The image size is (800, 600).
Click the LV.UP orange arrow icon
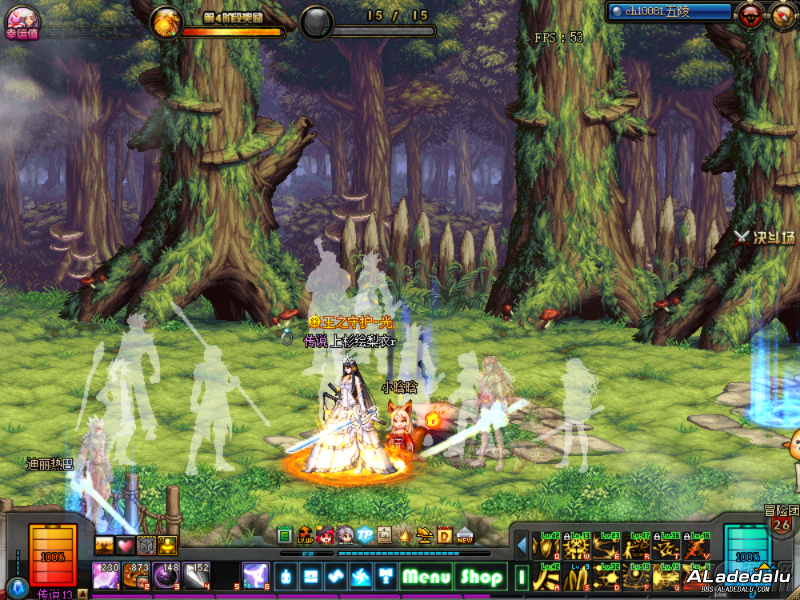[304, 536]
